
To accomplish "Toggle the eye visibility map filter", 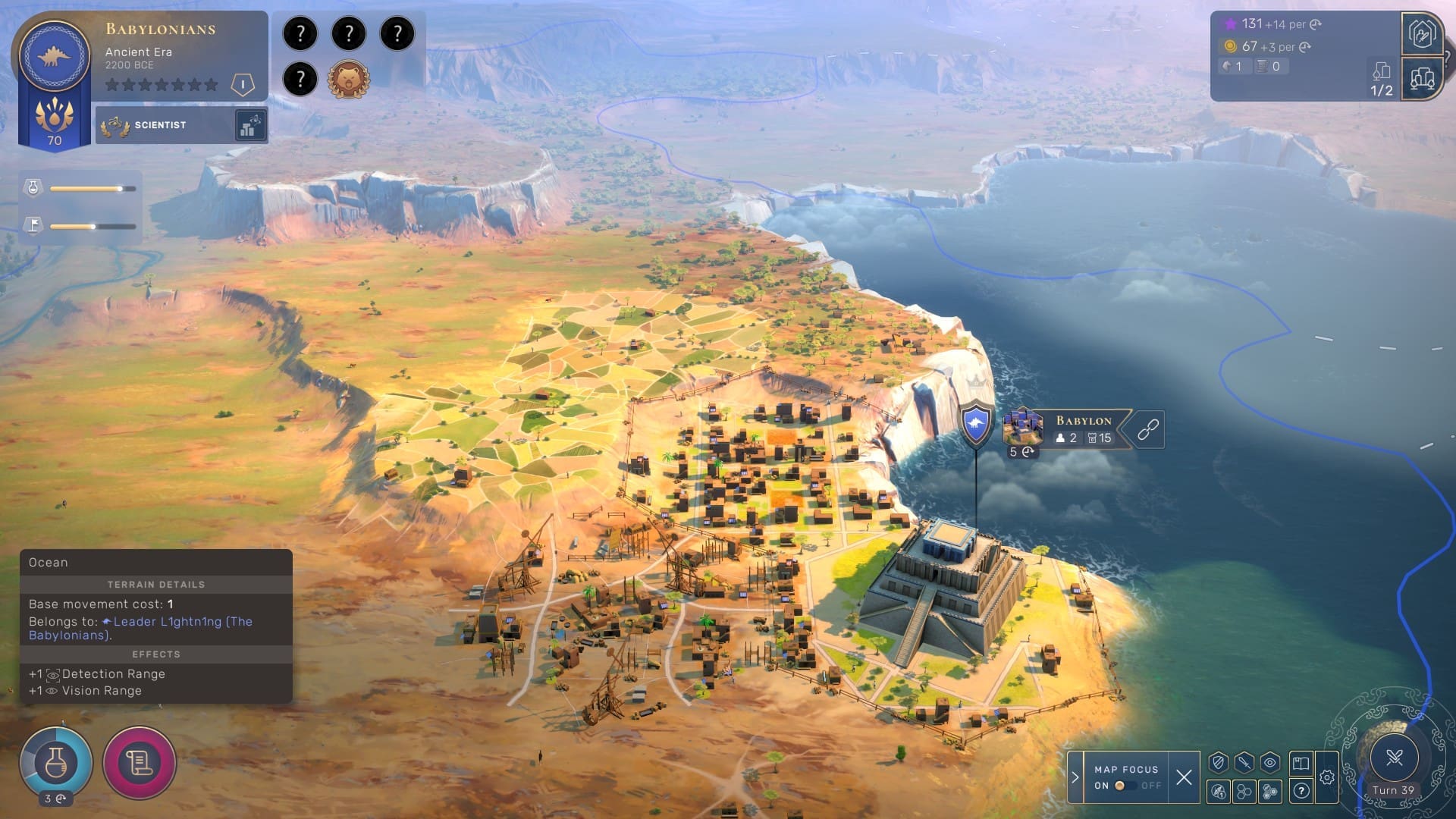I will tap(1270, 763).
